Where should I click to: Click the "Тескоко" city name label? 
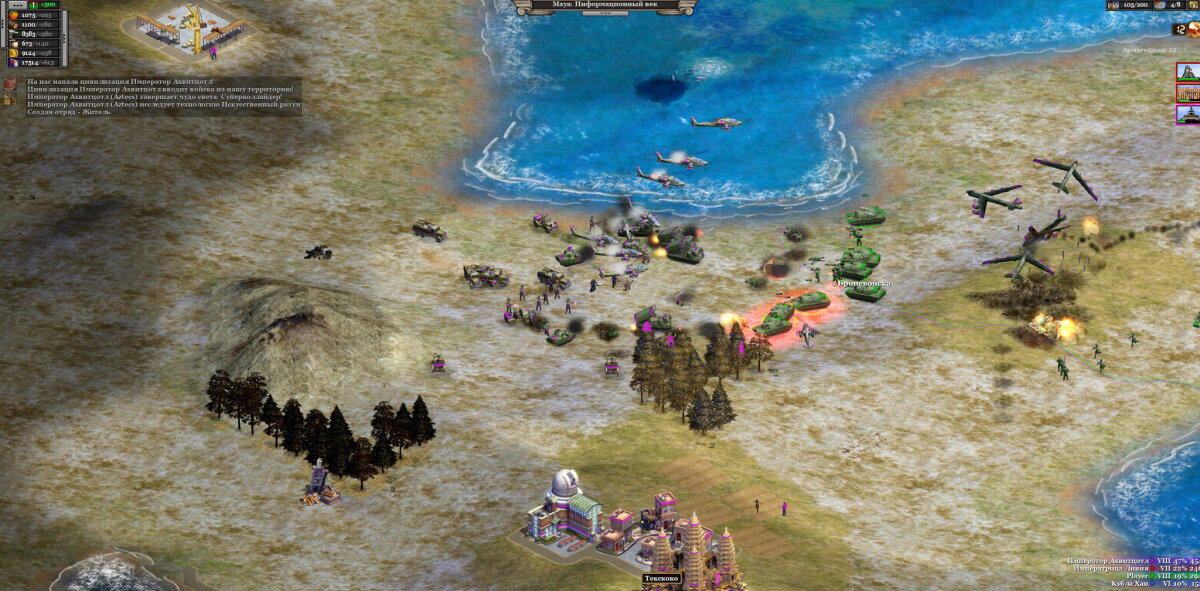(660, 578)
